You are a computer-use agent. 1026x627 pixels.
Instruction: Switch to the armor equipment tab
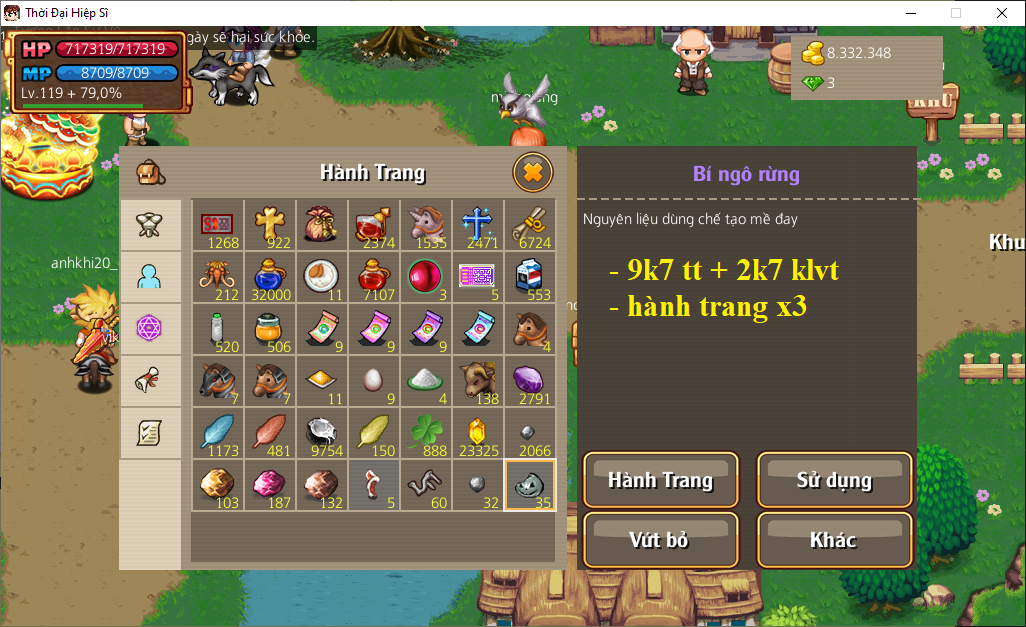coord(150,225)
